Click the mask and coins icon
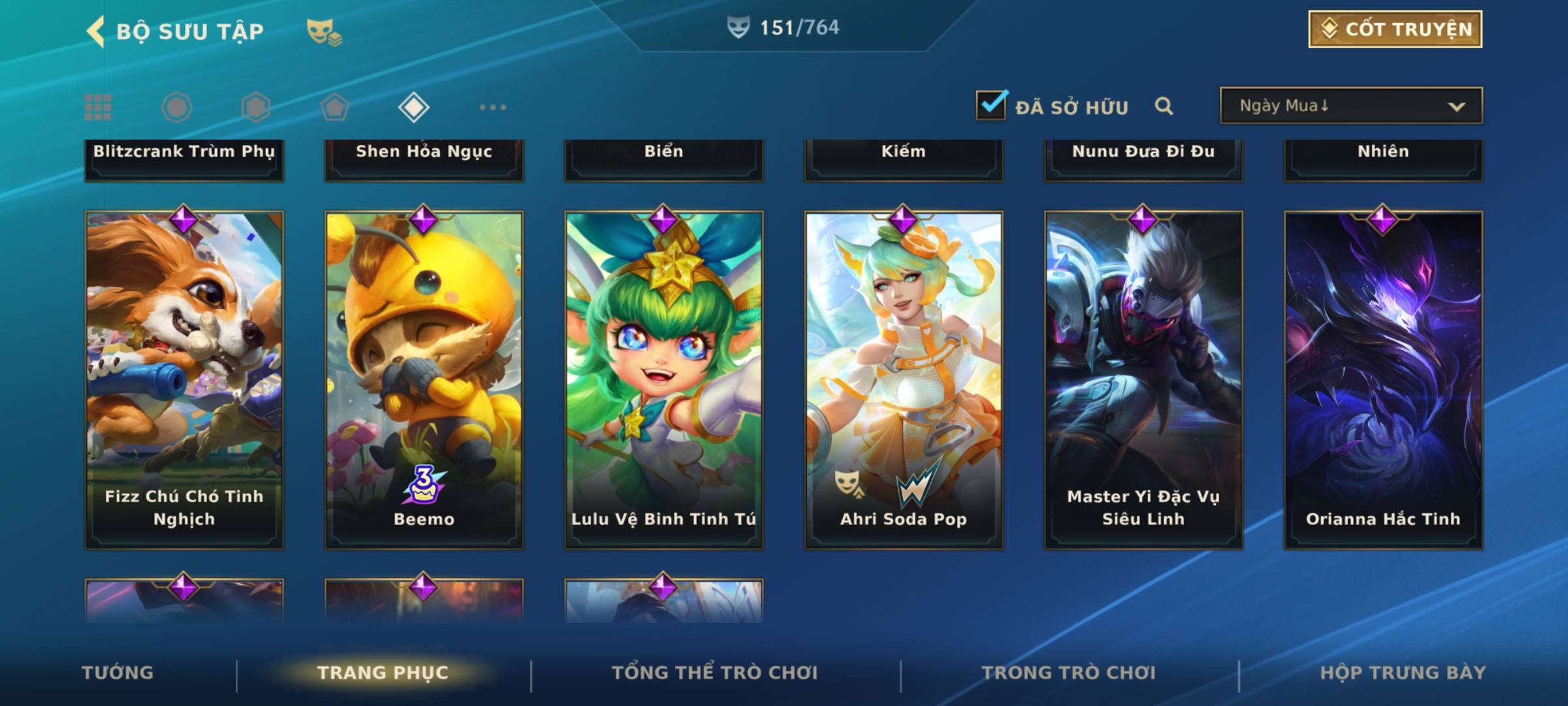The image size is (1568, 706). [323, 31]
